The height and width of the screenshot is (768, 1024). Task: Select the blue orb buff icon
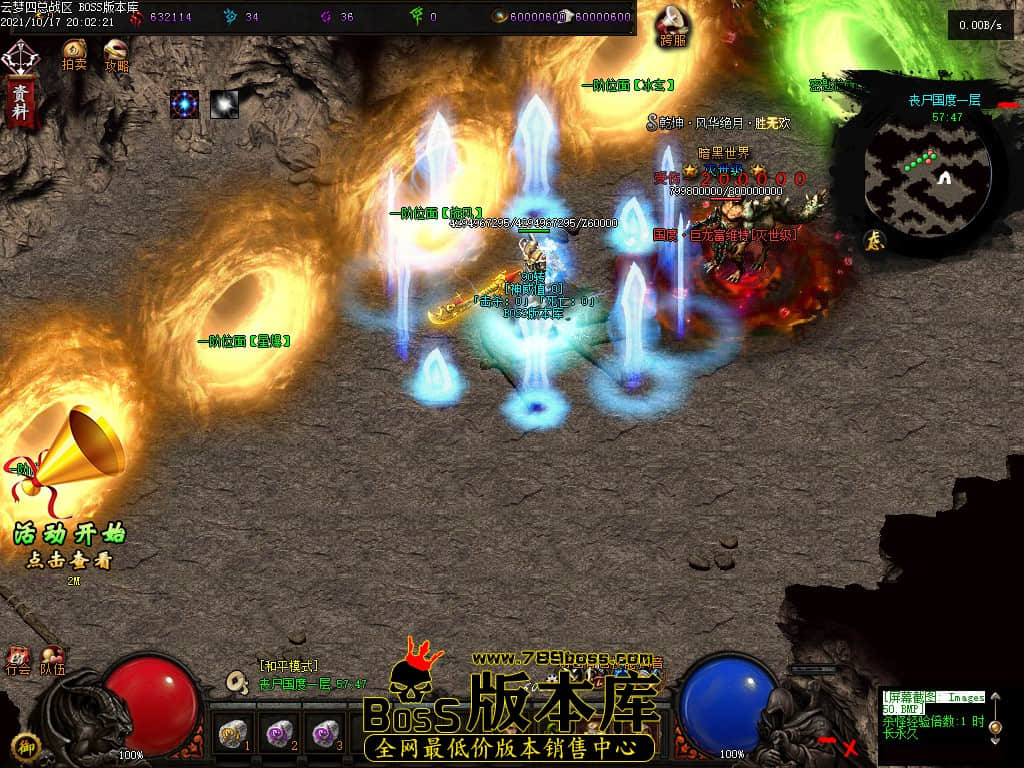(184, 103)
